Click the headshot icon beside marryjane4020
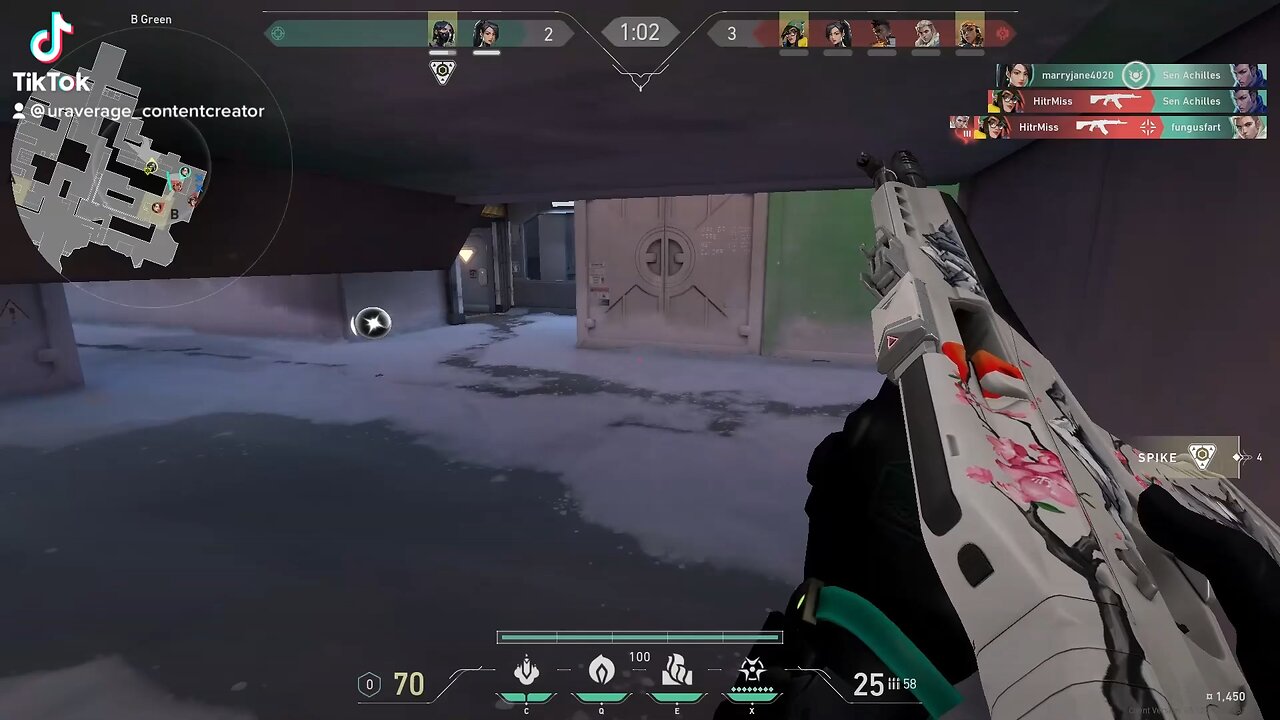The height and width of the screenshot is (720, 1280). coord(1134,76)
